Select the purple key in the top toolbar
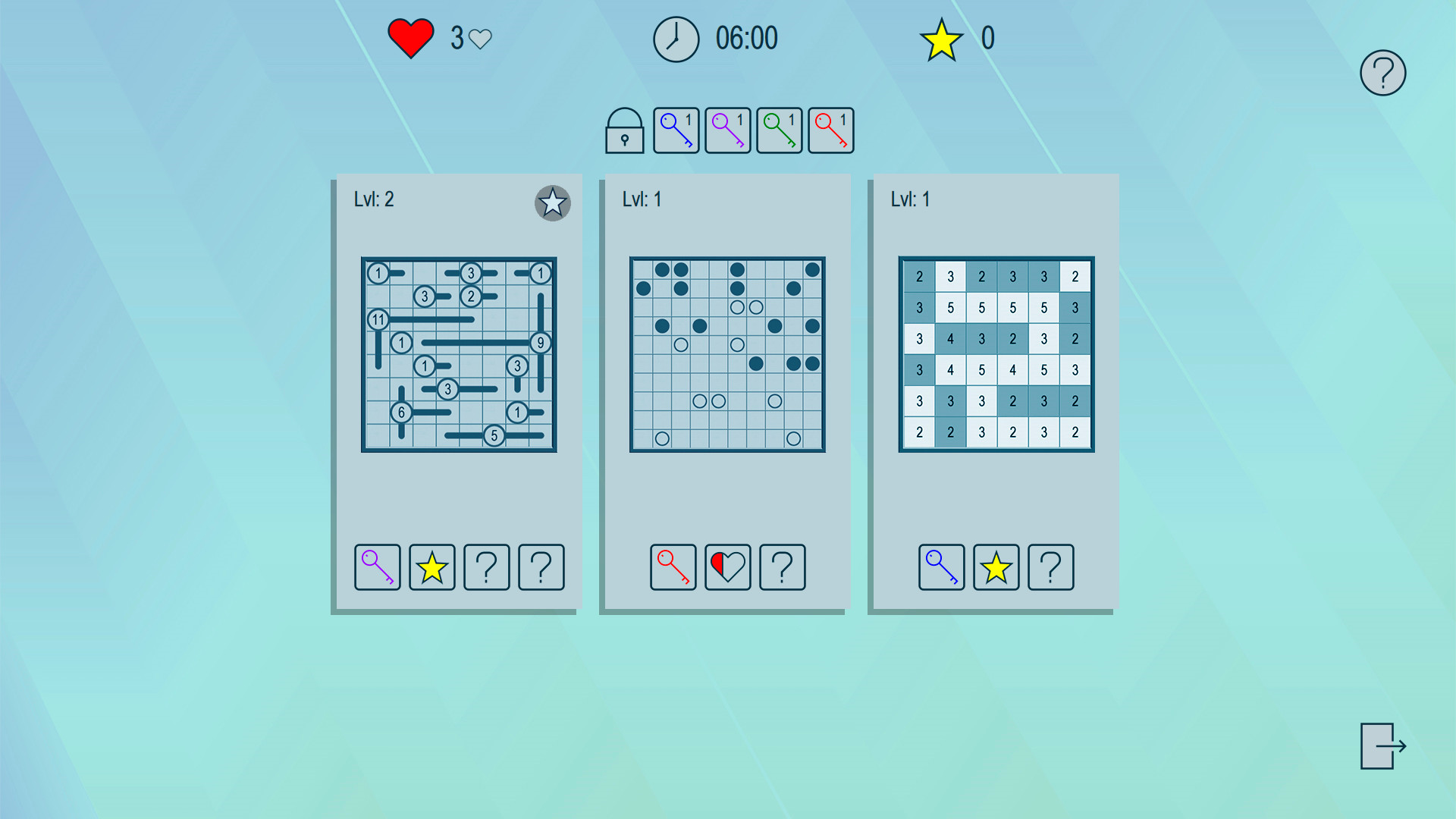 727,130
